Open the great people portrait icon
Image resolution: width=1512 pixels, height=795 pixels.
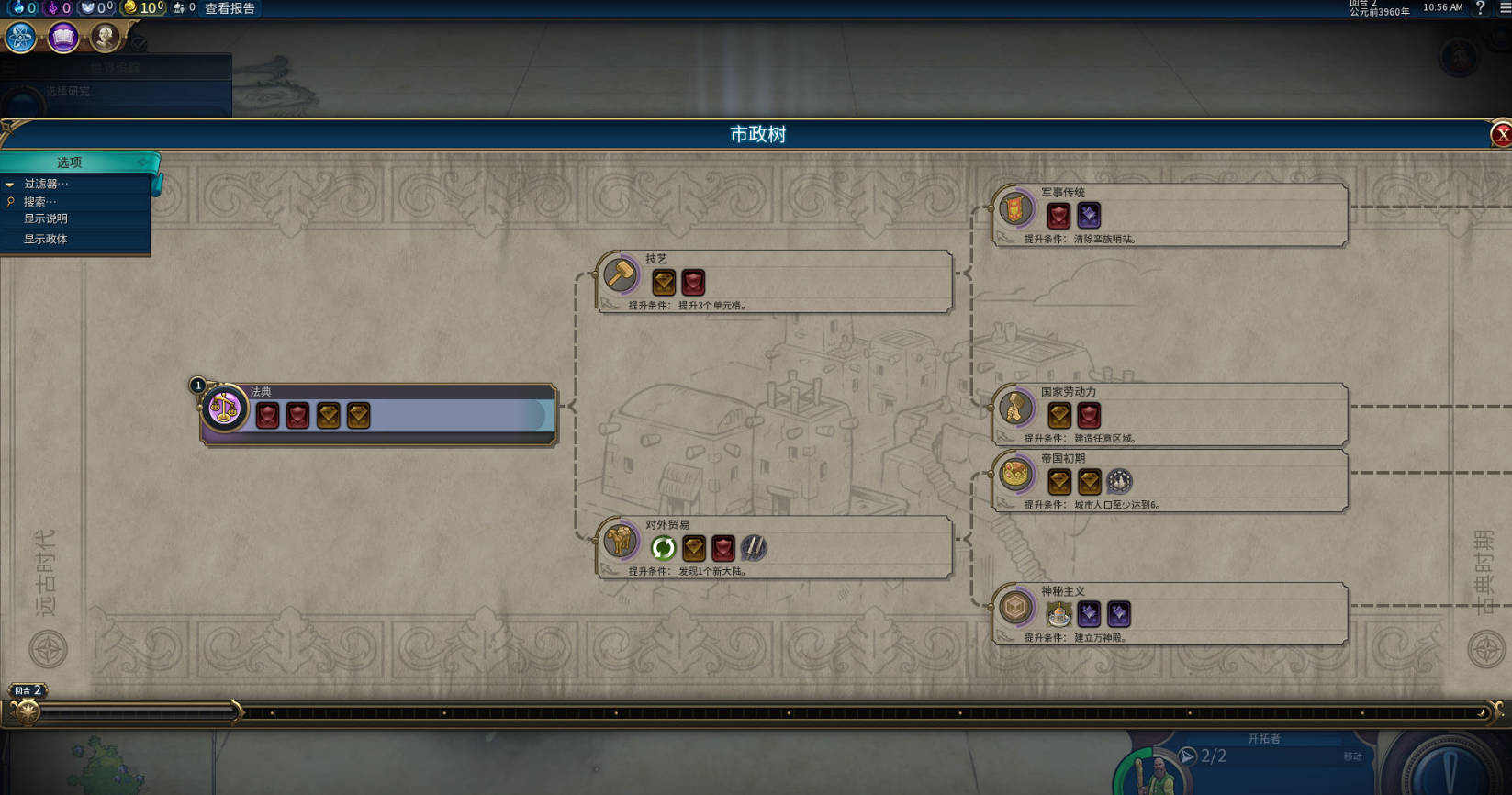[x=105, y=38]
